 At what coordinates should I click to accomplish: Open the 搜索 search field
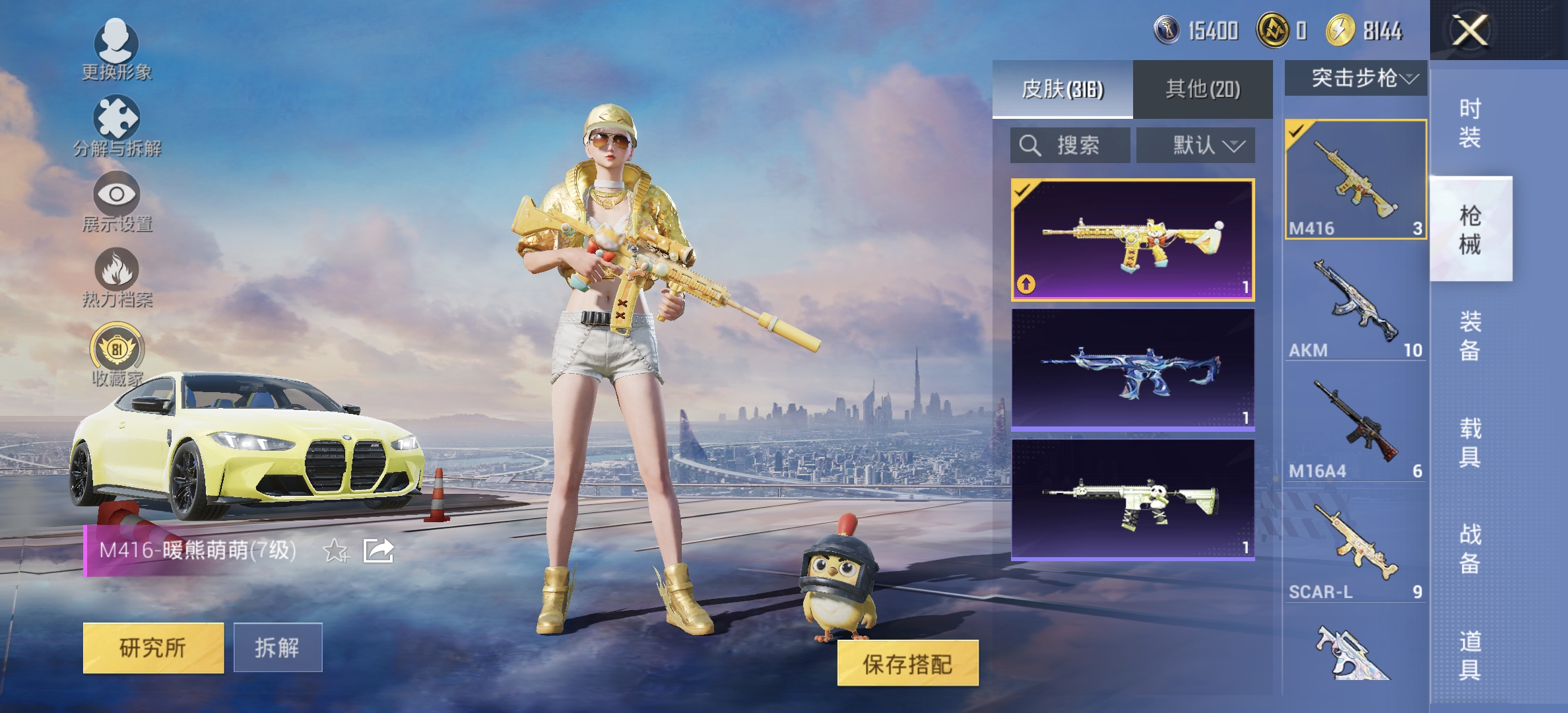1069,145
